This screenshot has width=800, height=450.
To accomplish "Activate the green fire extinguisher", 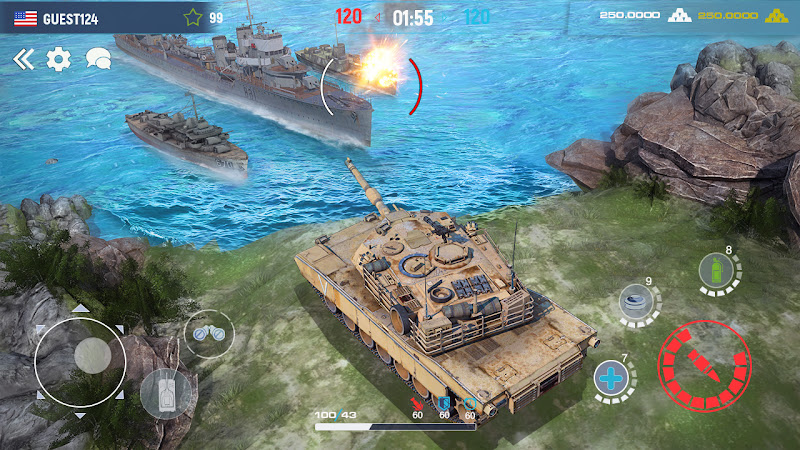I will (716, 271).
